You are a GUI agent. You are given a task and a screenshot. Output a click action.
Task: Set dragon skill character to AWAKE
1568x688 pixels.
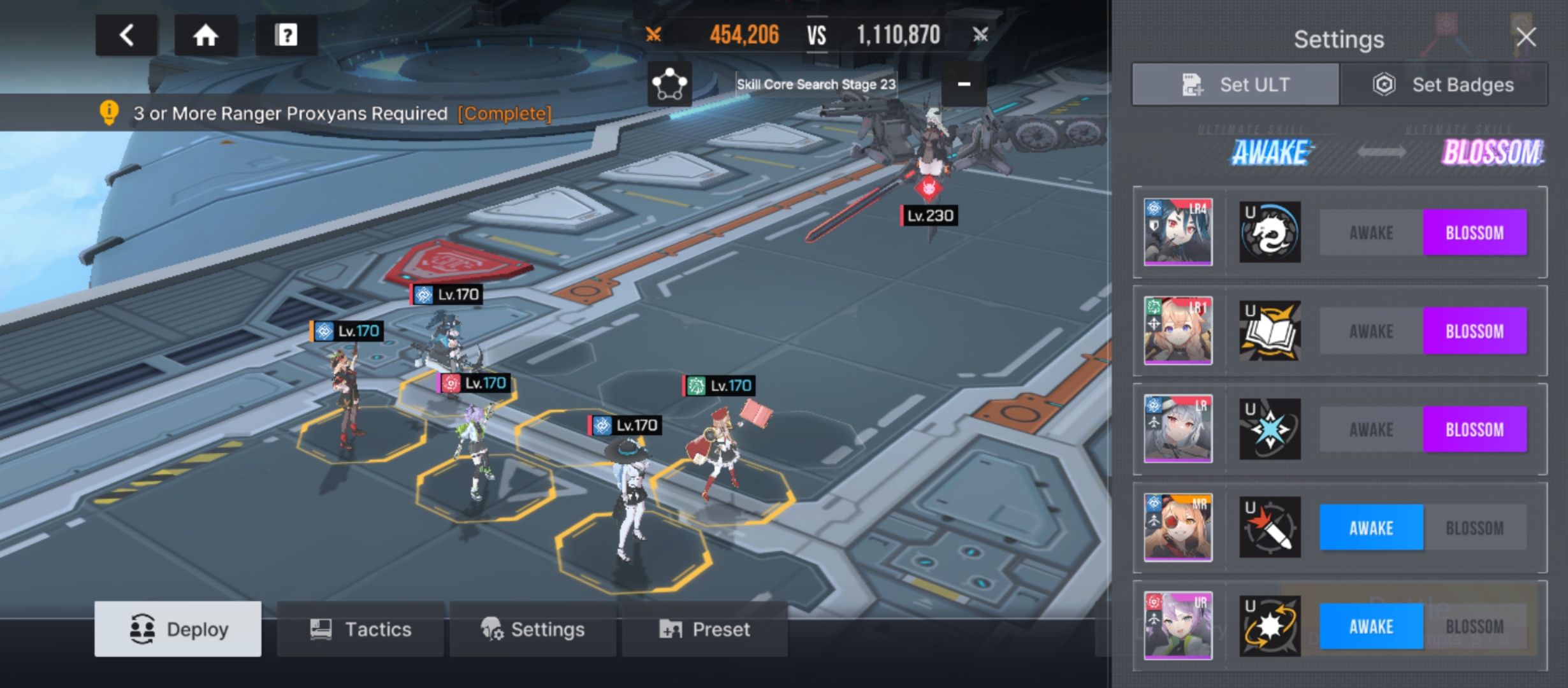pos(1371,233)
